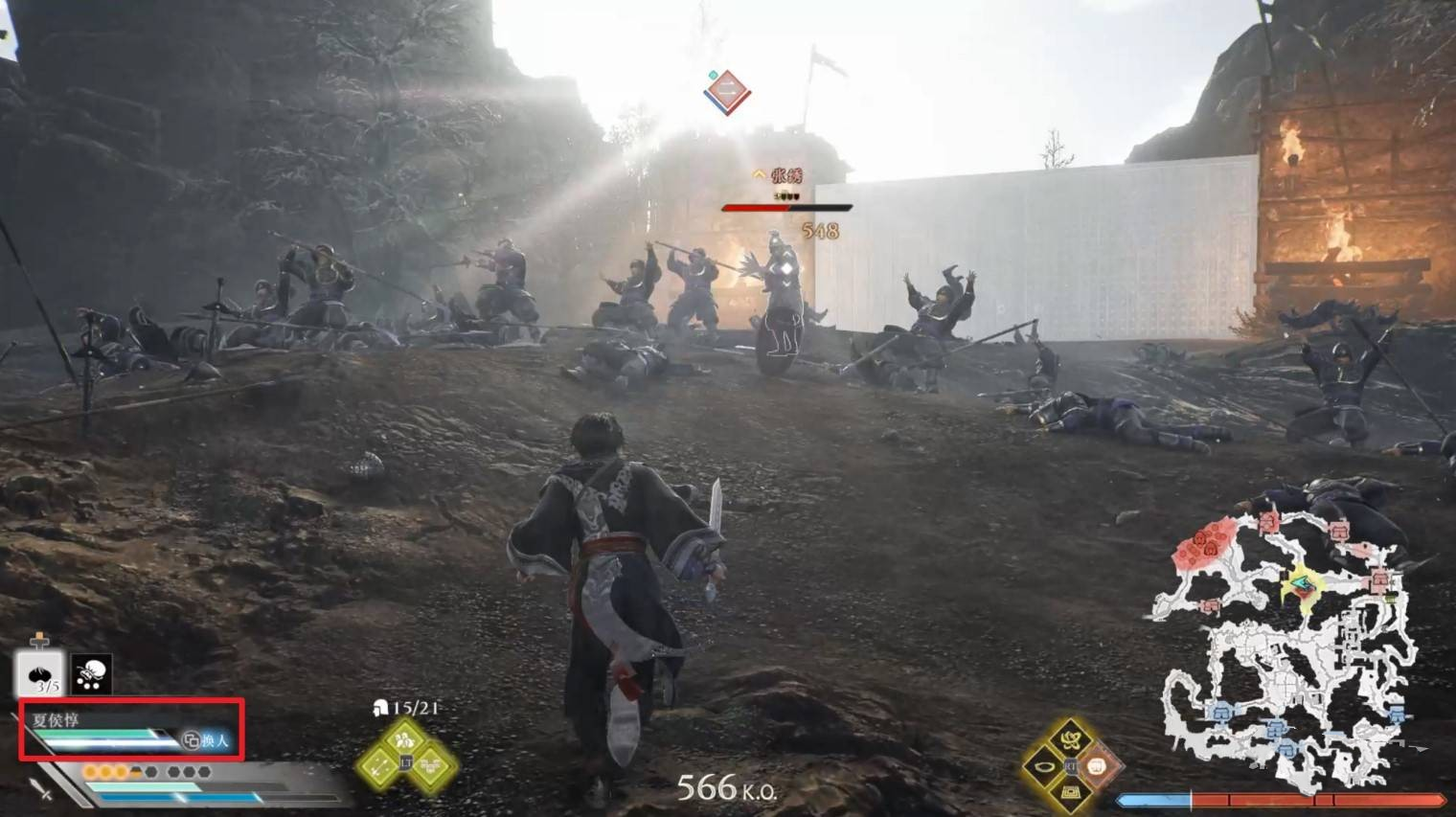
Task: Click the red diamond objective marker
Action: (x=727, y=92)
